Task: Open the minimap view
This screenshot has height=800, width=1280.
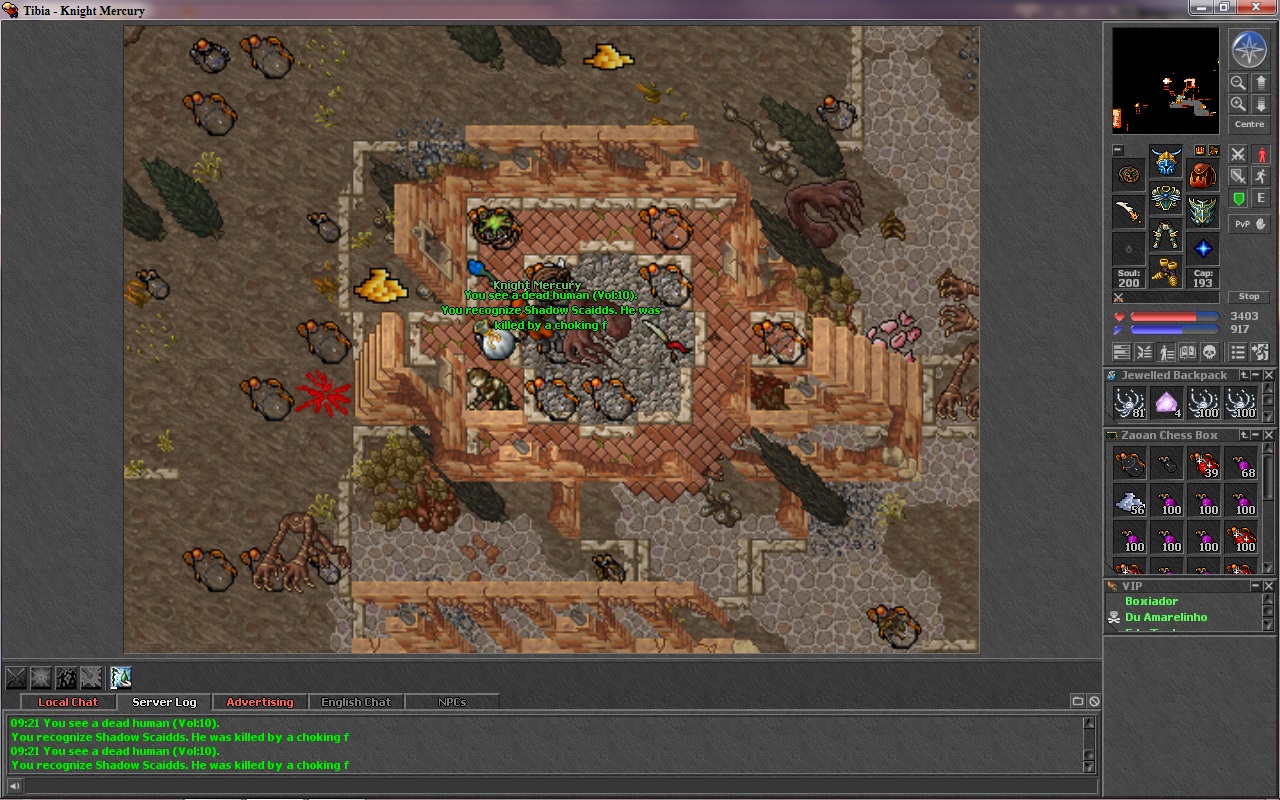Action: click(x=1166, y=80)
